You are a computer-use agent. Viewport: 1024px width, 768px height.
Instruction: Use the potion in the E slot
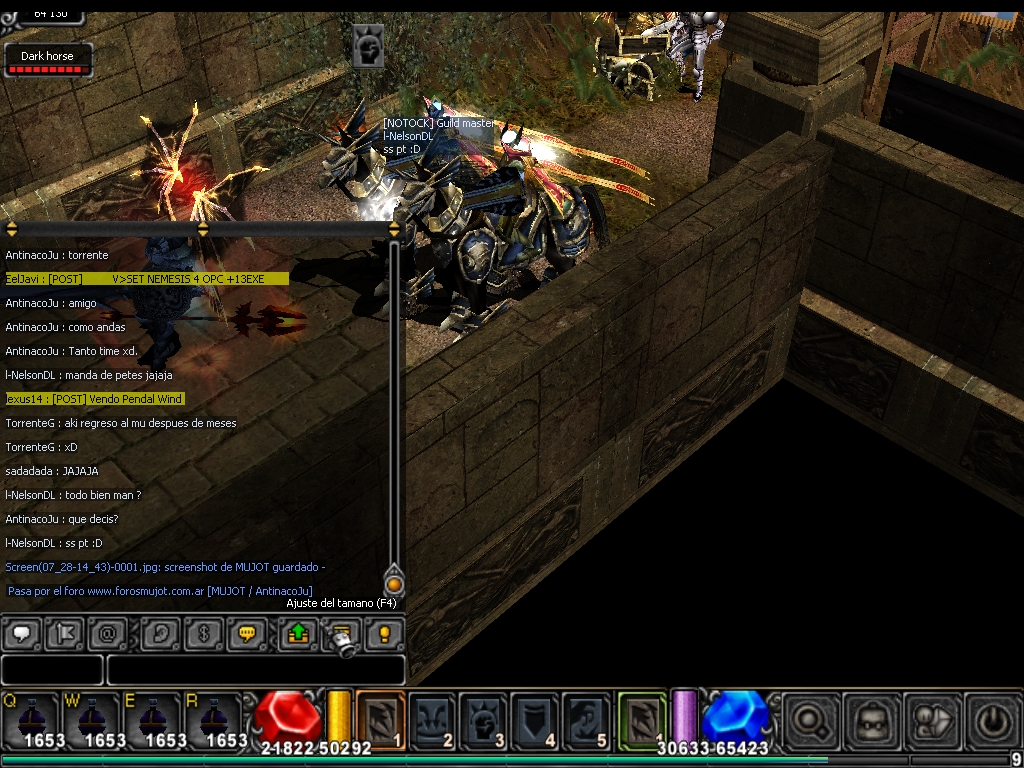[x=152, y=718]
